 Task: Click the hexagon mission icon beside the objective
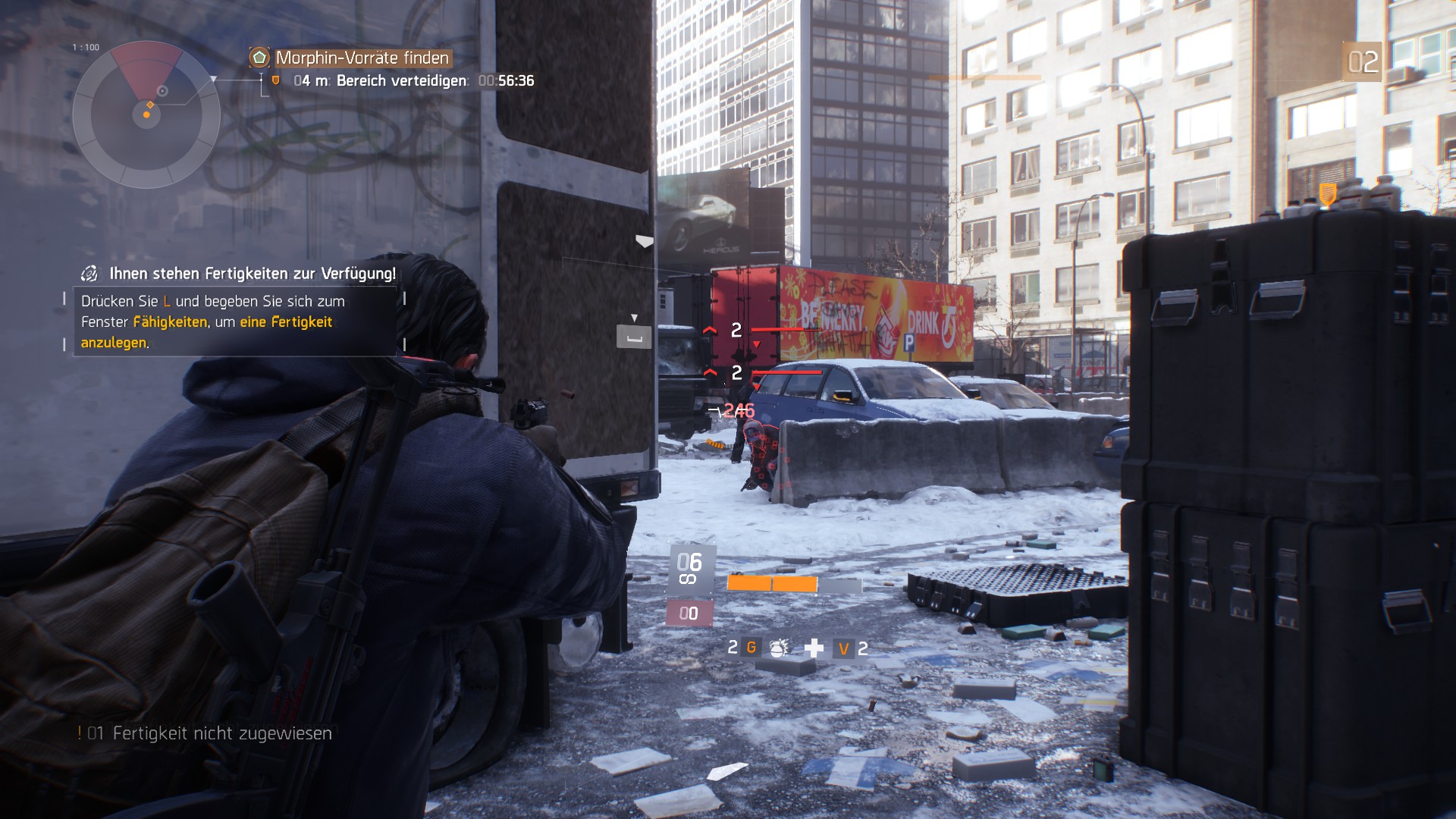[x=259, y=58]
